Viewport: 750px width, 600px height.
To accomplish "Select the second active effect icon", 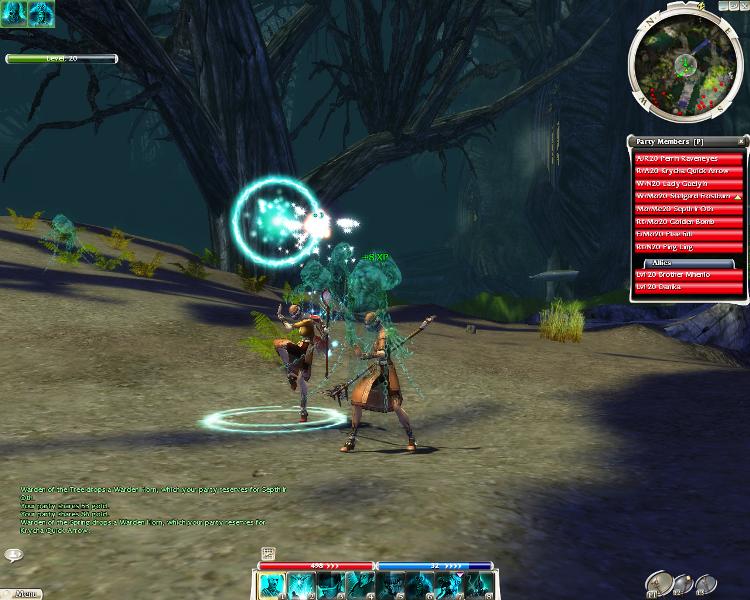I will click(x=41, y=12).
